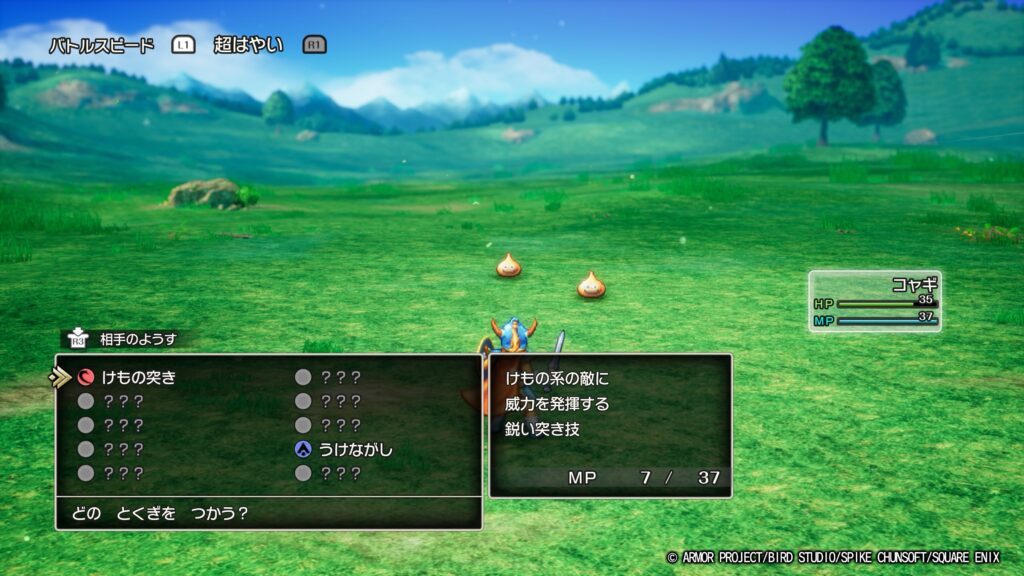Viewport: 1024px width, 576px height.
Task: Choose the うけながし skill
Action: tap(356, 449)
